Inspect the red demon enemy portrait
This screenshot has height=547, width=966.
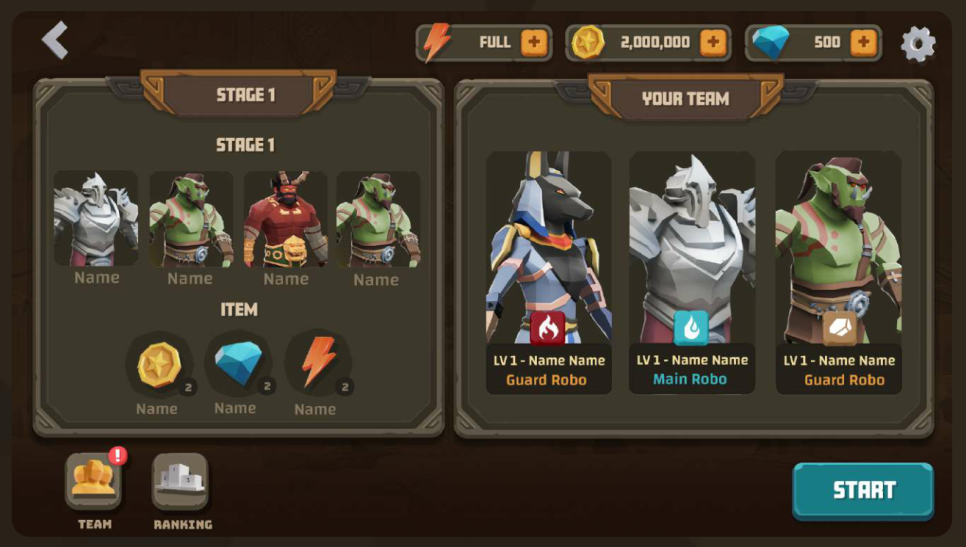coord(286,219)
